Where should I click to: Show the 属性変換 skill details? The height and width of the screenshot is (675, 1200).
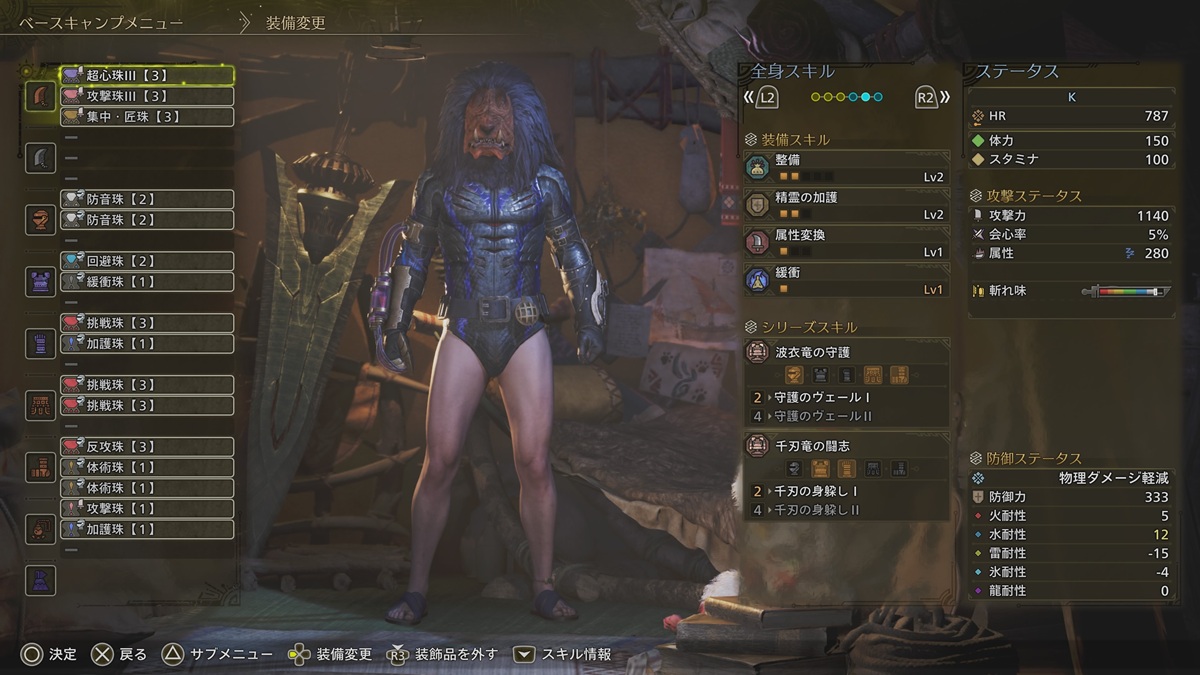[846, 243]
